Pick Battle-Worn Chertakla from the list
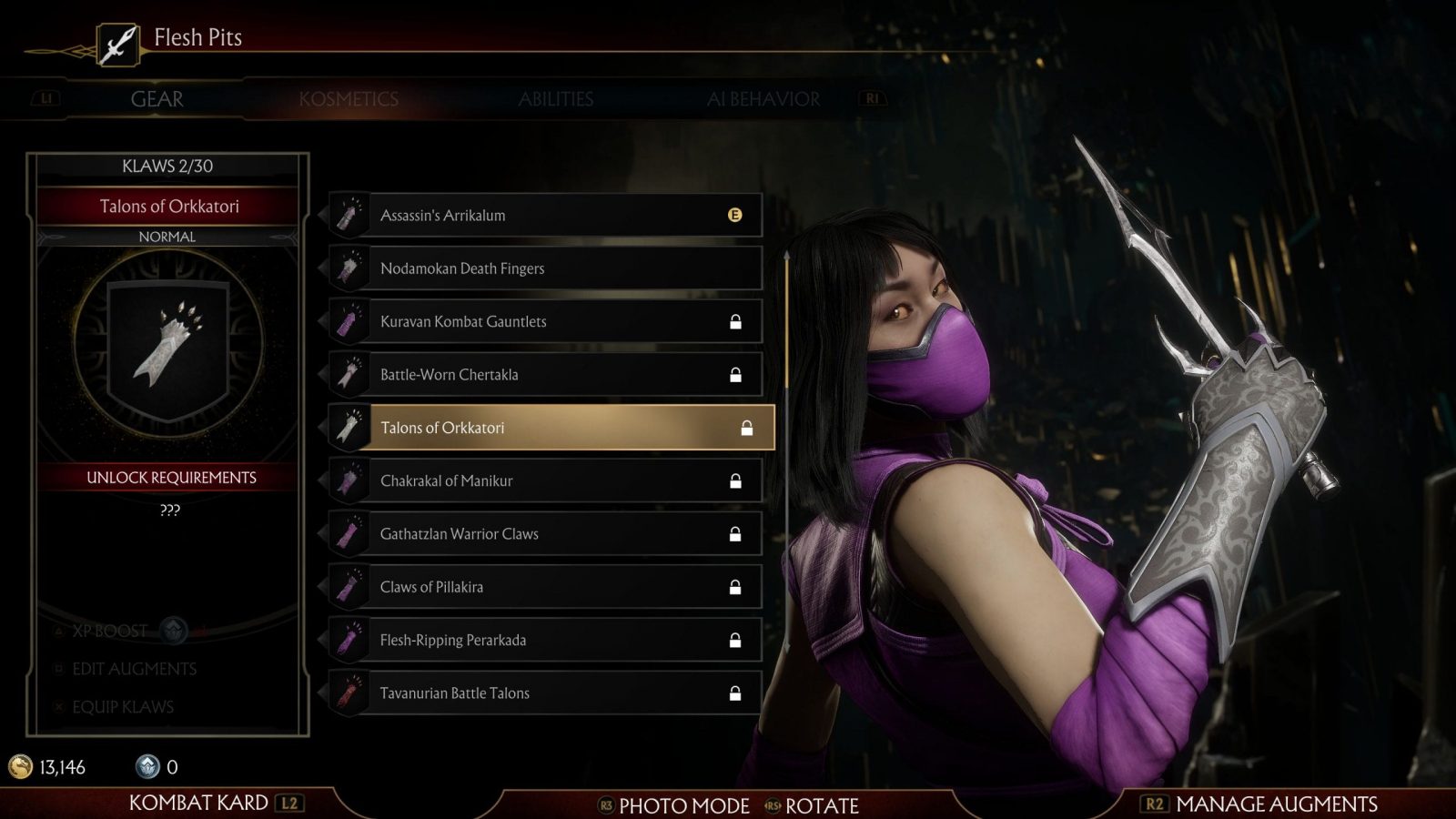This screenshot has height=819, width=1456. 546,375
